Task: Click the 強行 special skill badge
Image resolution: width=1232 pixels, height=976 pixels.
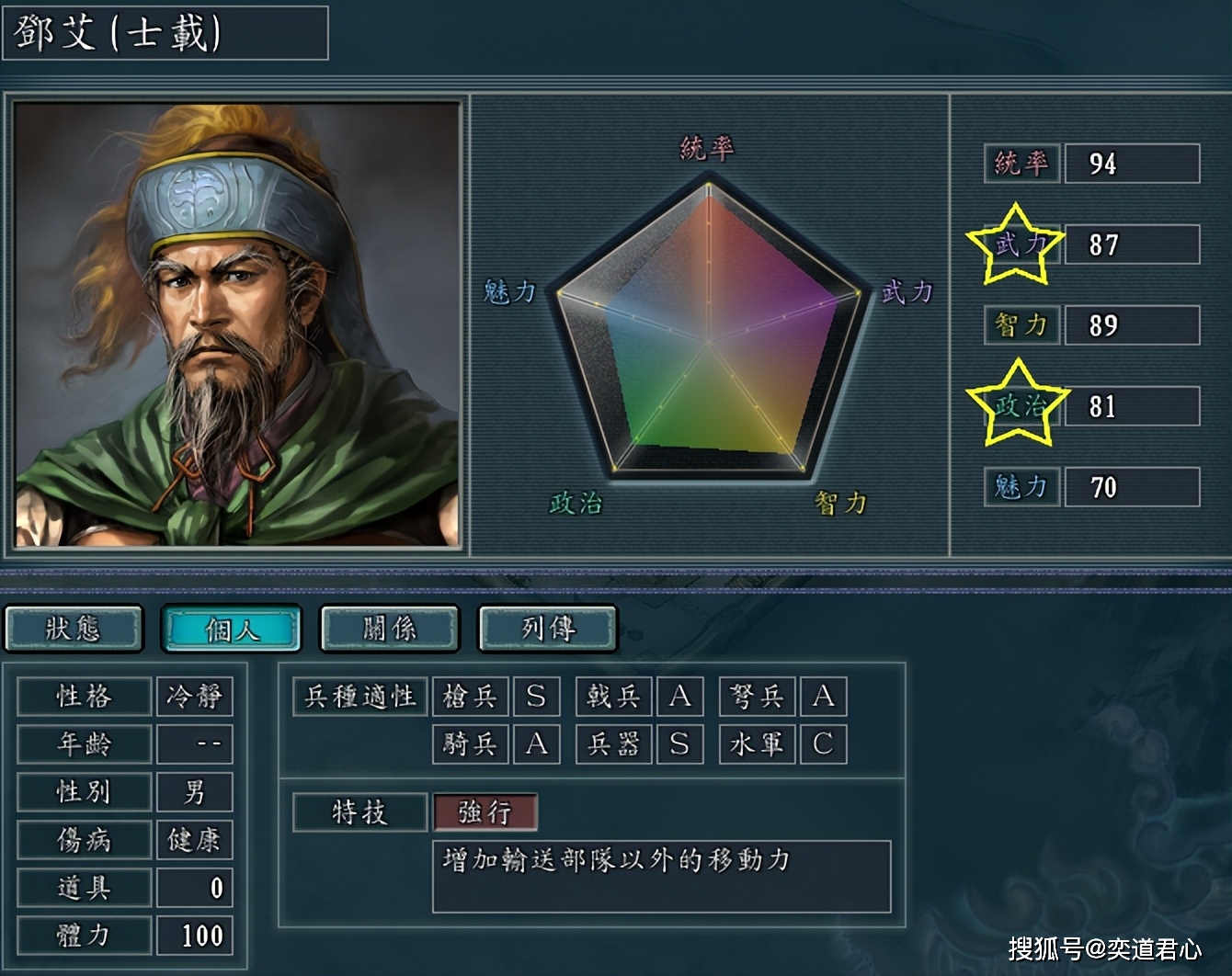Action: click(485, 812)
